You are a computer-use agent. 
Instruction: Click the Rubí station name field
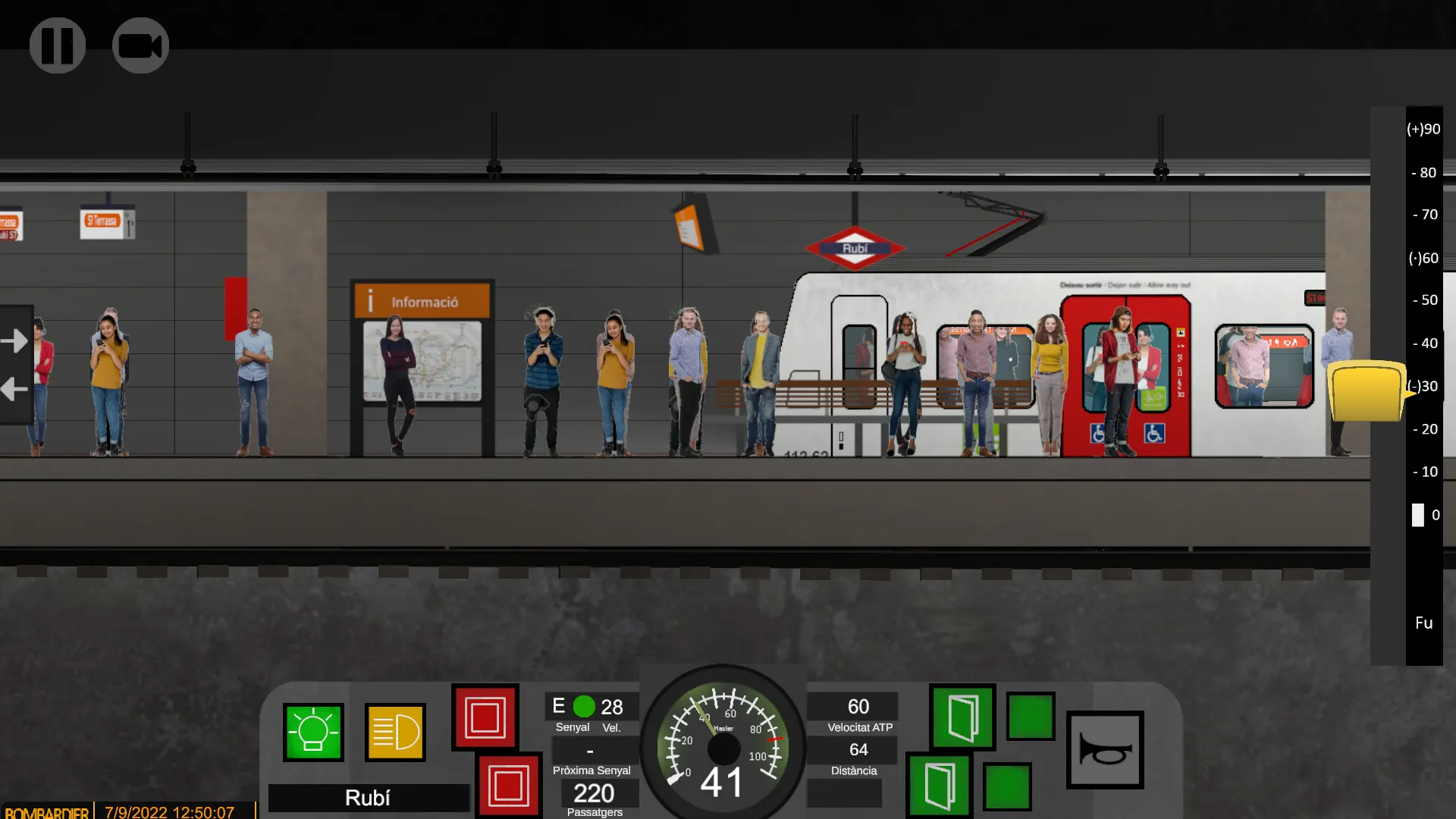click(368, 798)
